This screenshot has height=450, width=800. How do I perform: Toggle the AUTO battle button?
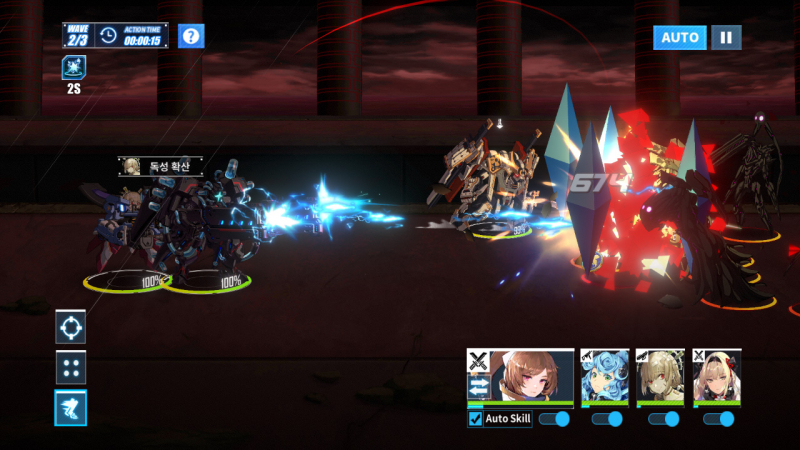(680, 37)
